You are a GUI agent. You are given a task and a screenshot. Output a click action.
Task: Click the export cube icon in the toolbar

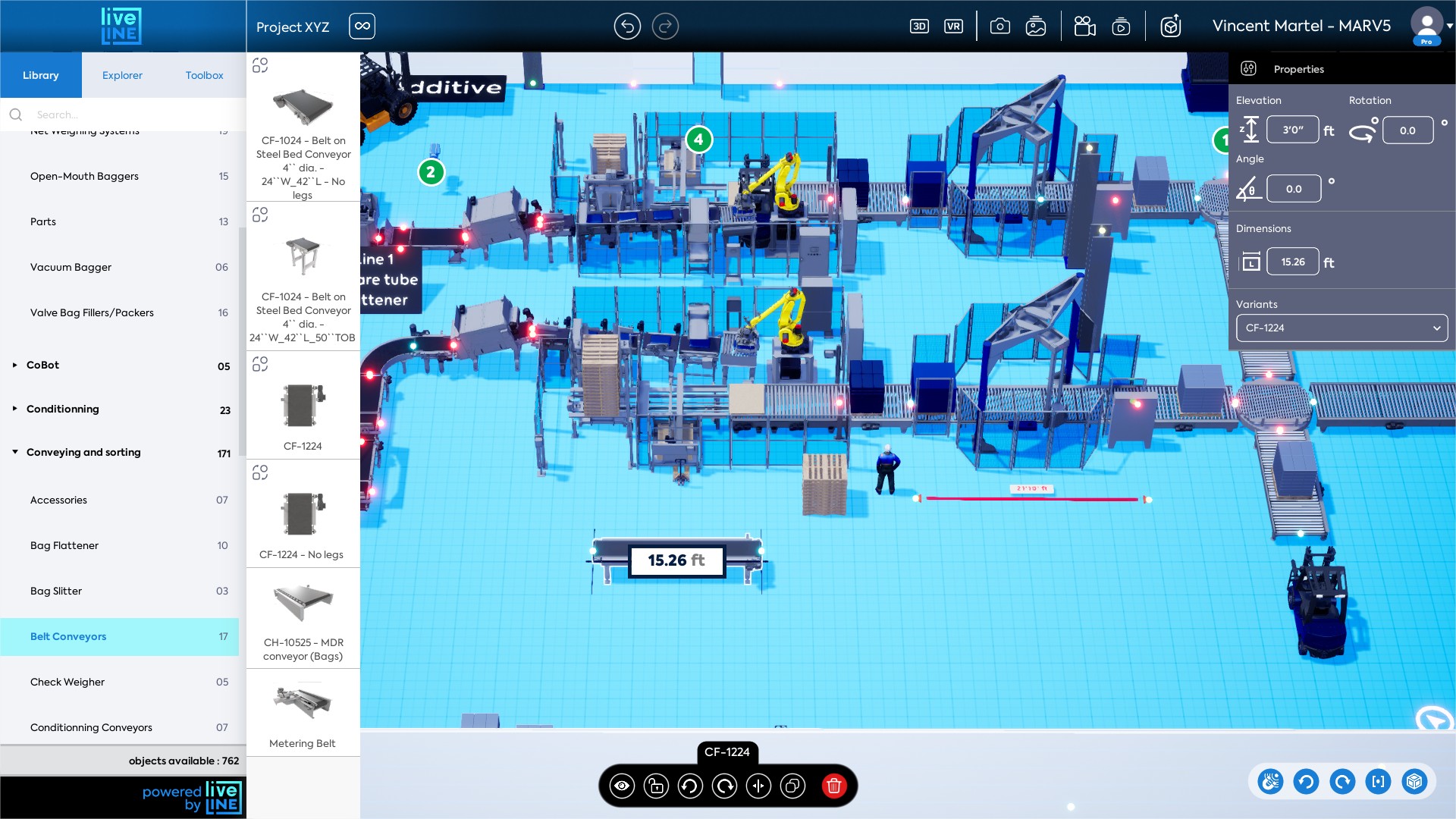[x=1170, y=25]
